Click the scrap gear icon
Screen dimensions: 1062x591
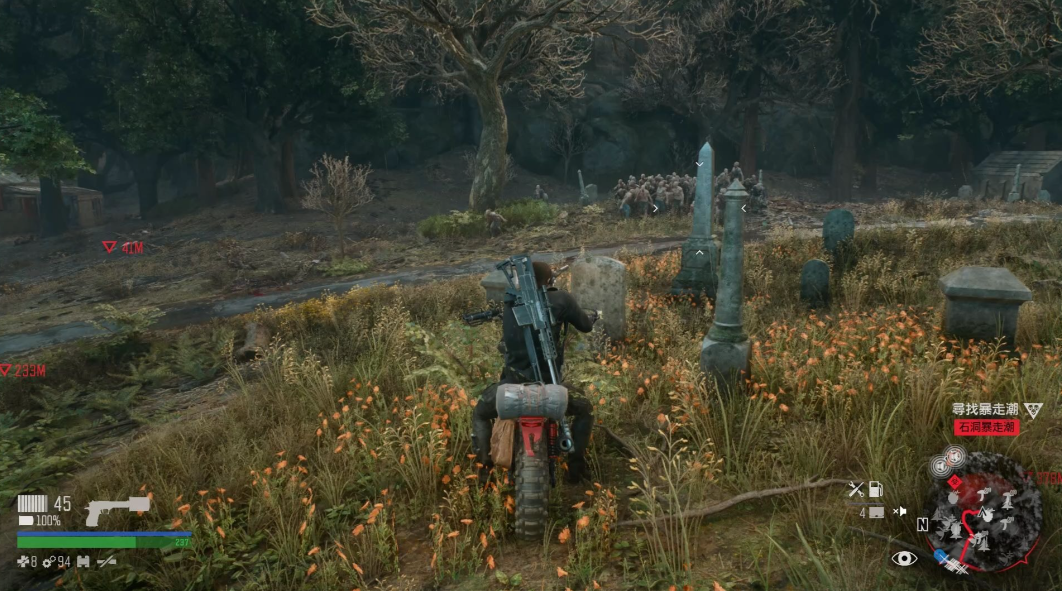pyautogui.click(x=48, y=562)
